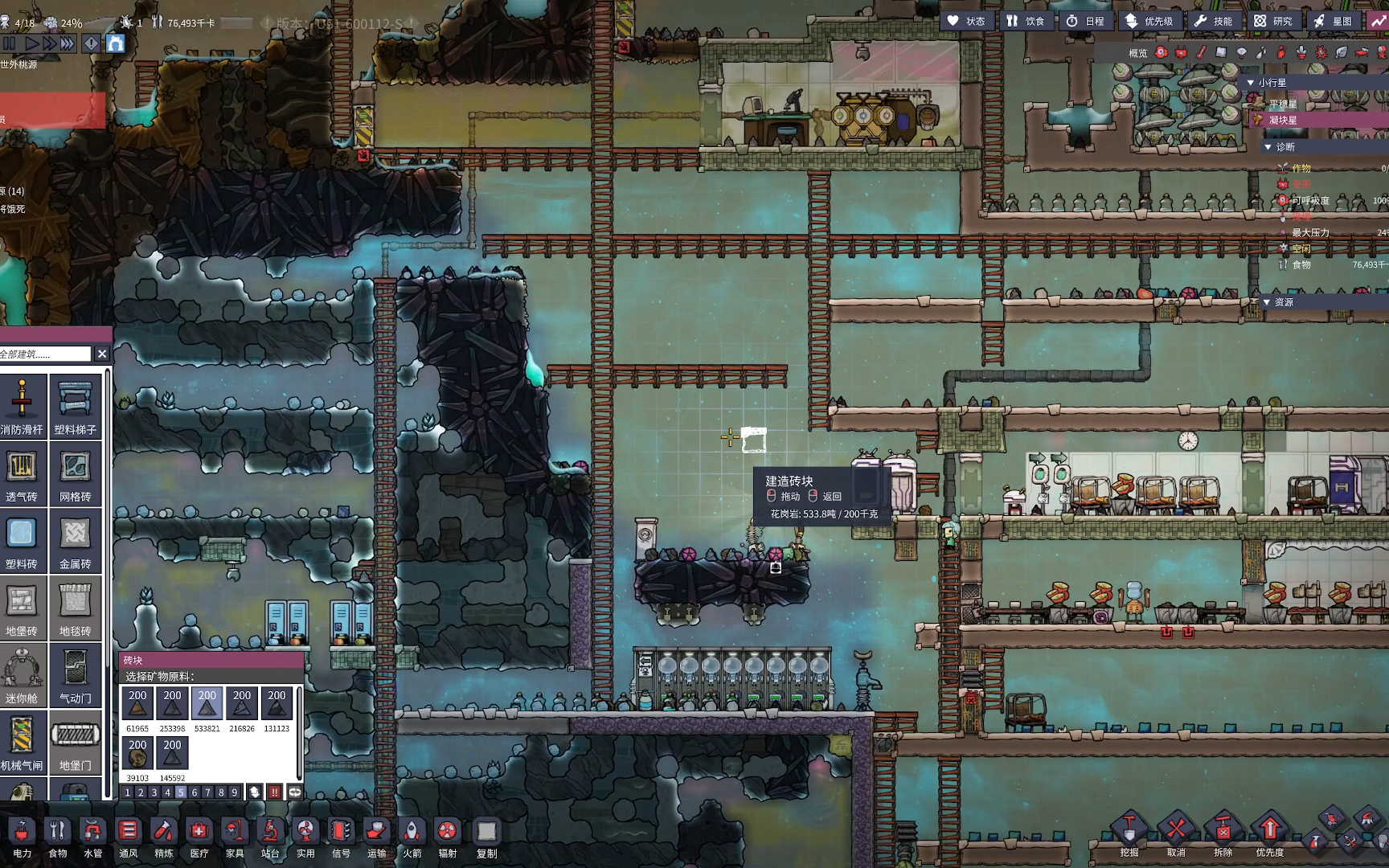Choose 塑料梯子 from the building list
This screenshot has width=1389, height=868.
coord(75,406)
